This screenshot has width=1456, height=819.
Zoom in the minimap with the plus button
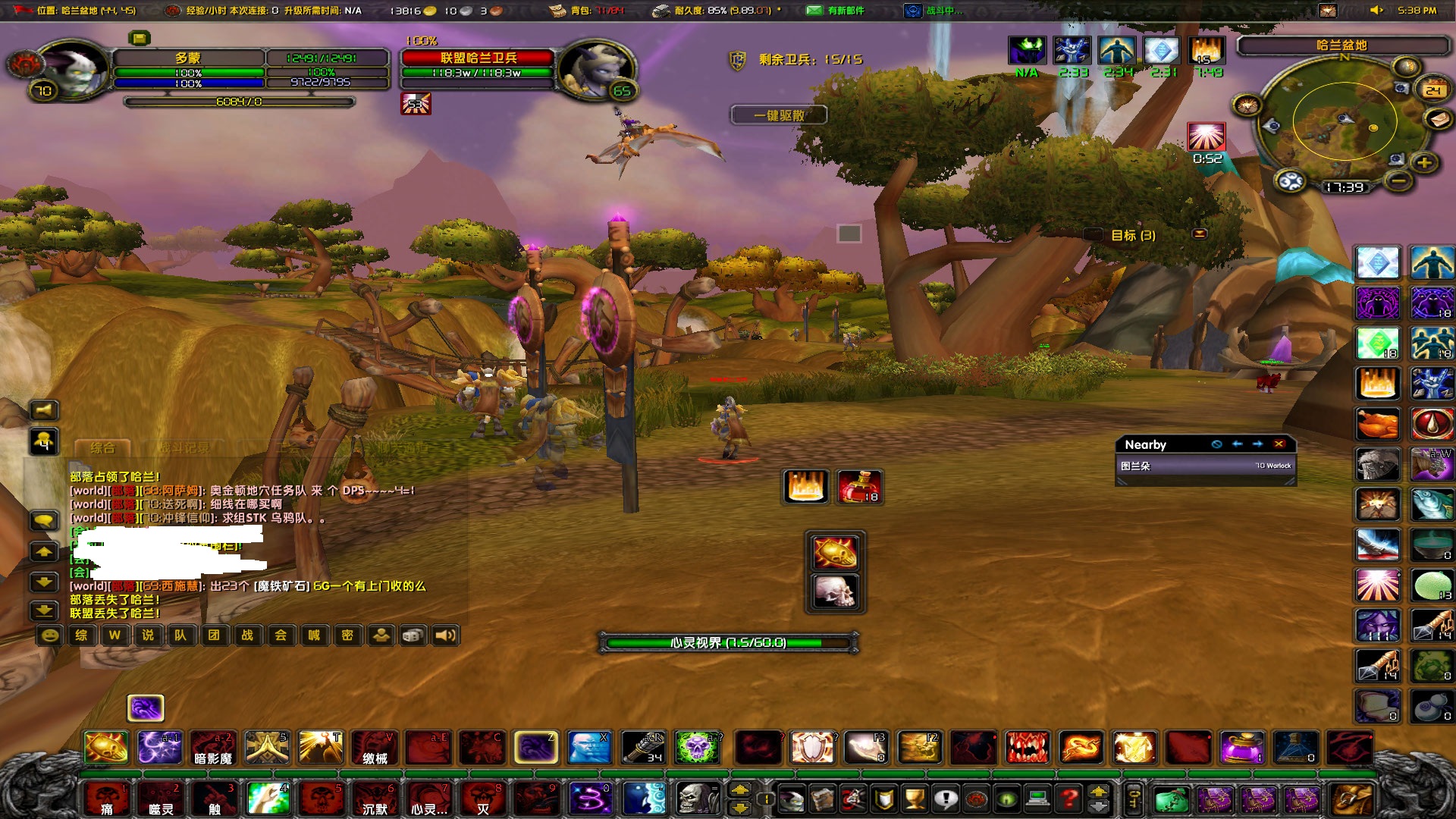1423,162
